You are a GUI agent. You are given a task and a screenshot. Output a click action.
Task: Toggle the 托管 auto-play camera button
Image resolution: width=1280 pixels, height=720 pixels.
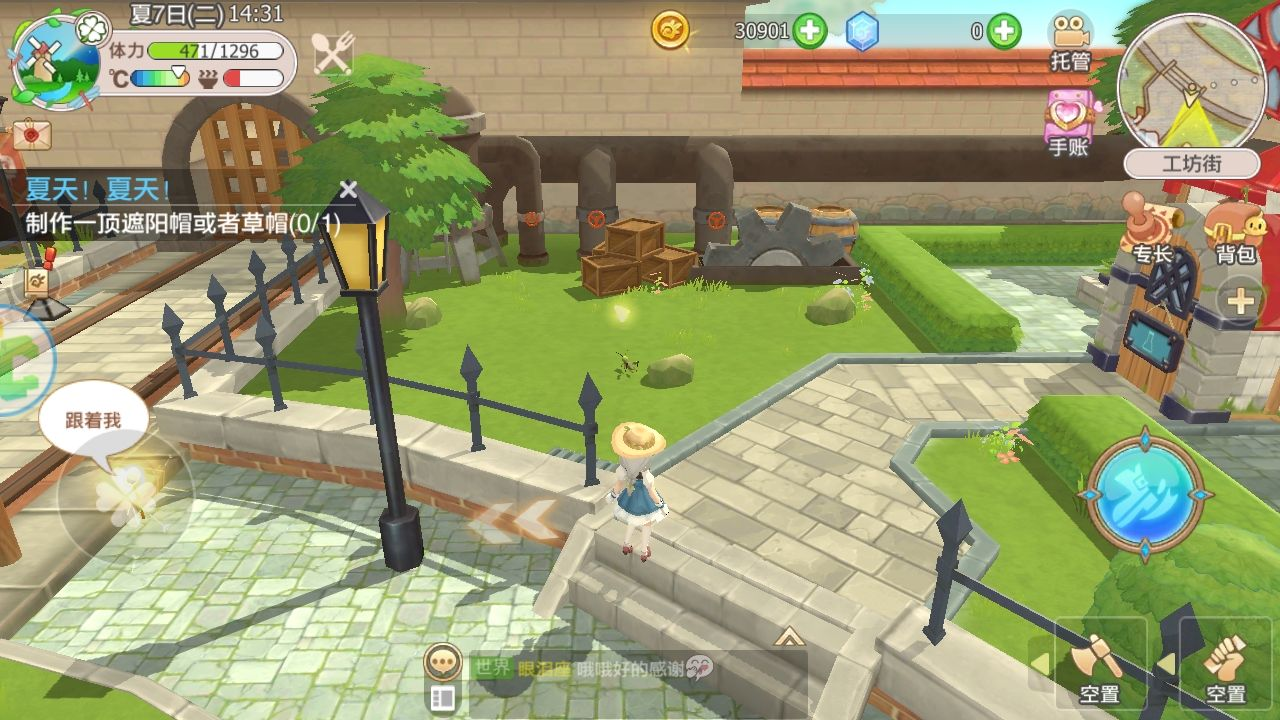(1070, 42)
